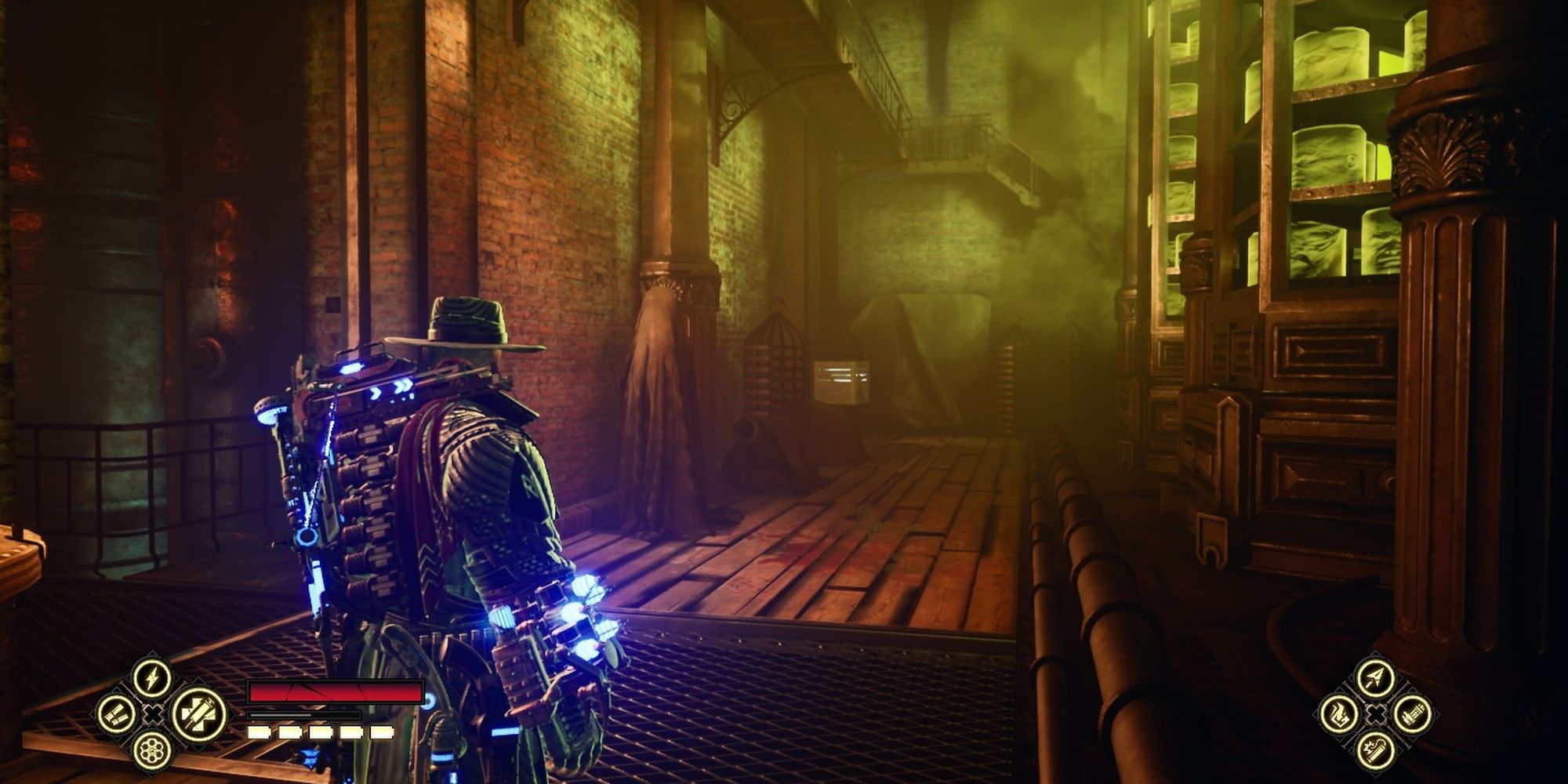Image resolution: width=1568 pixels, height=784 pixels.
Task: Select the shotgun shells weapon icon
Action: click(115, 713)
